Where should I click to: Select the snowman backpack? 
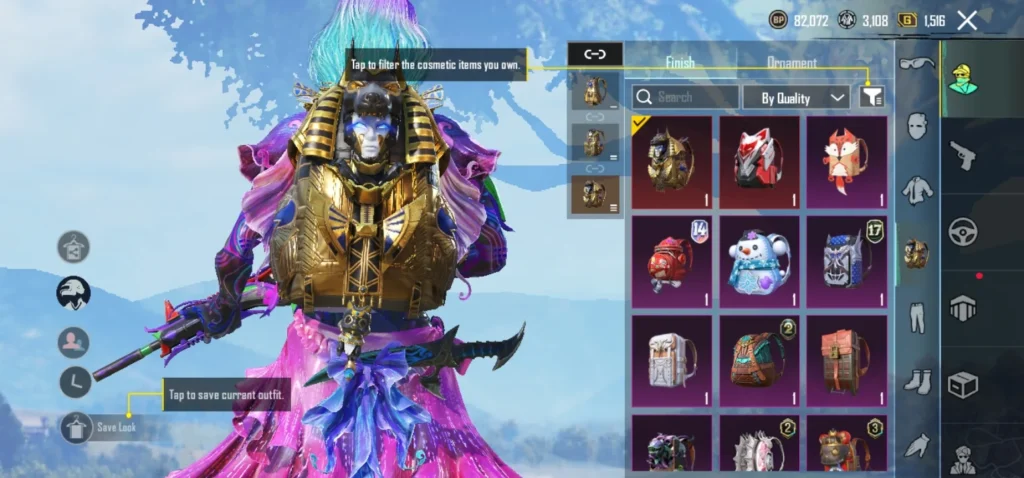759,261
